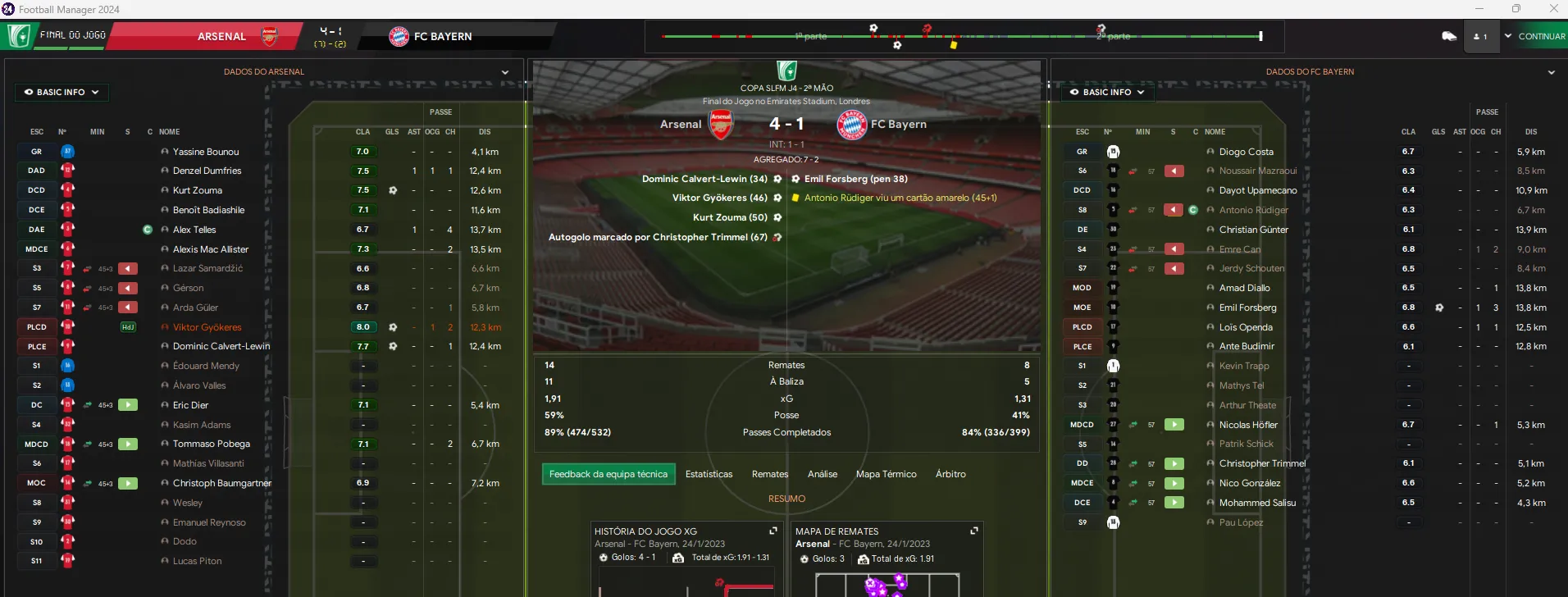Close the Football Manager window
This screenshot has width=1568, height=597.
[1553, 9]
